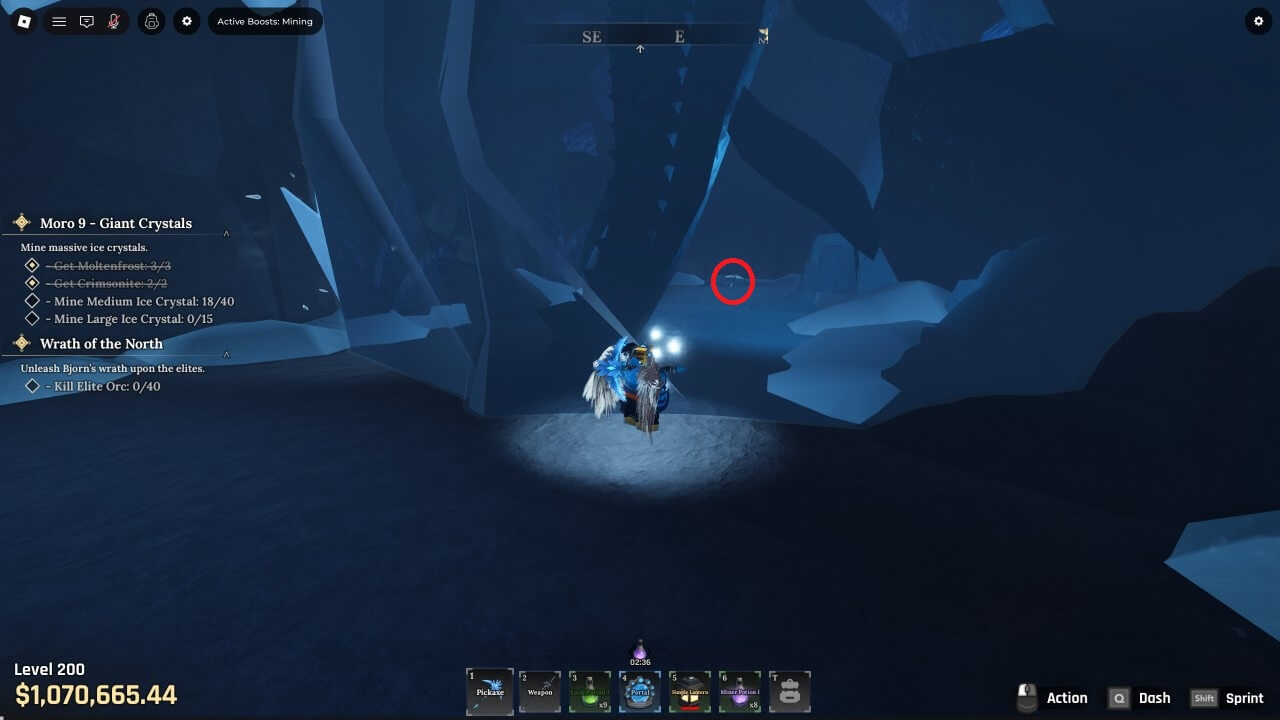Open the inventory bag hotbar slot

click(x=790, y=691)
